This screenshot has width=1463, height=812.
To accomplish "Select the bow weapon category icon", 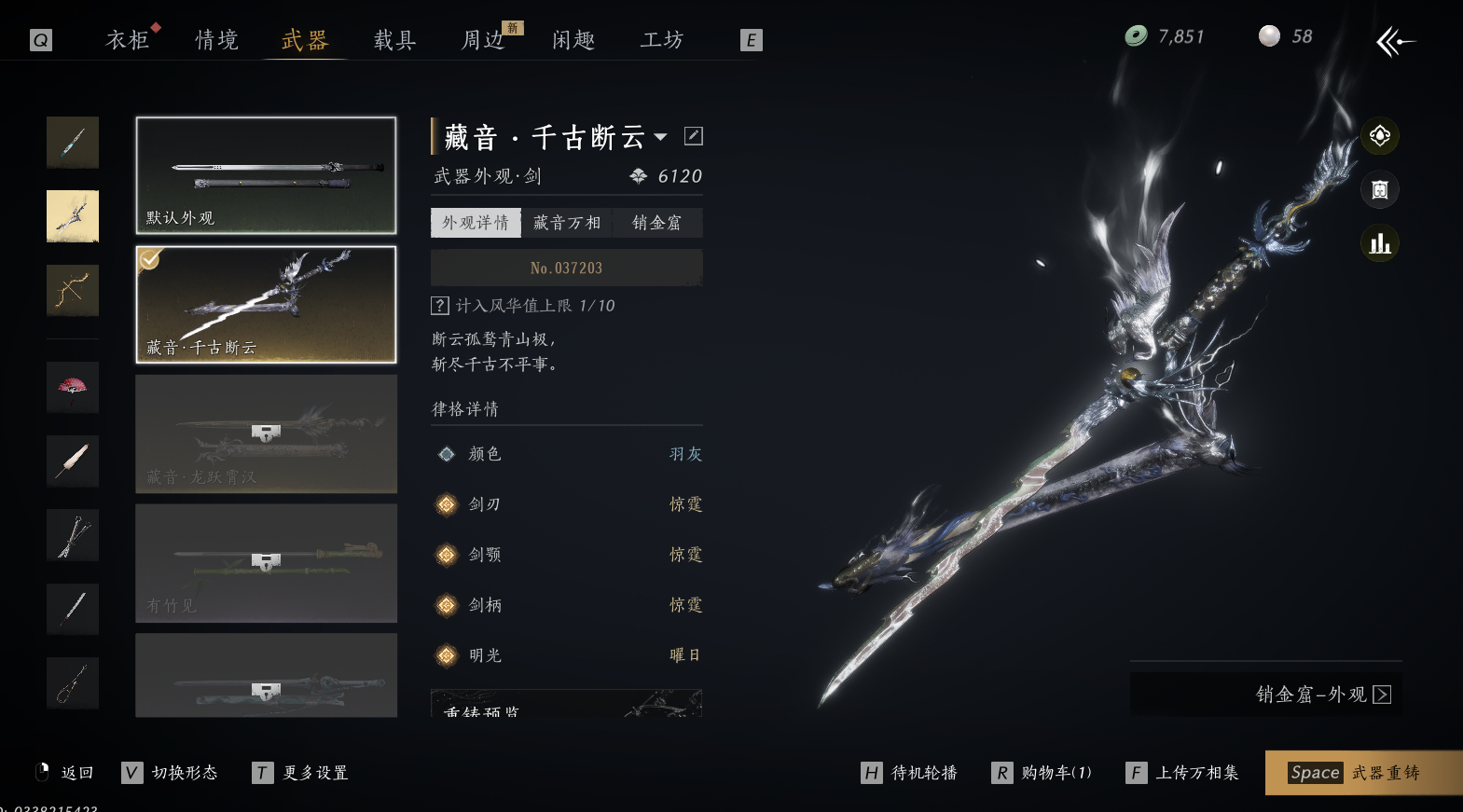I will (73, 290).
